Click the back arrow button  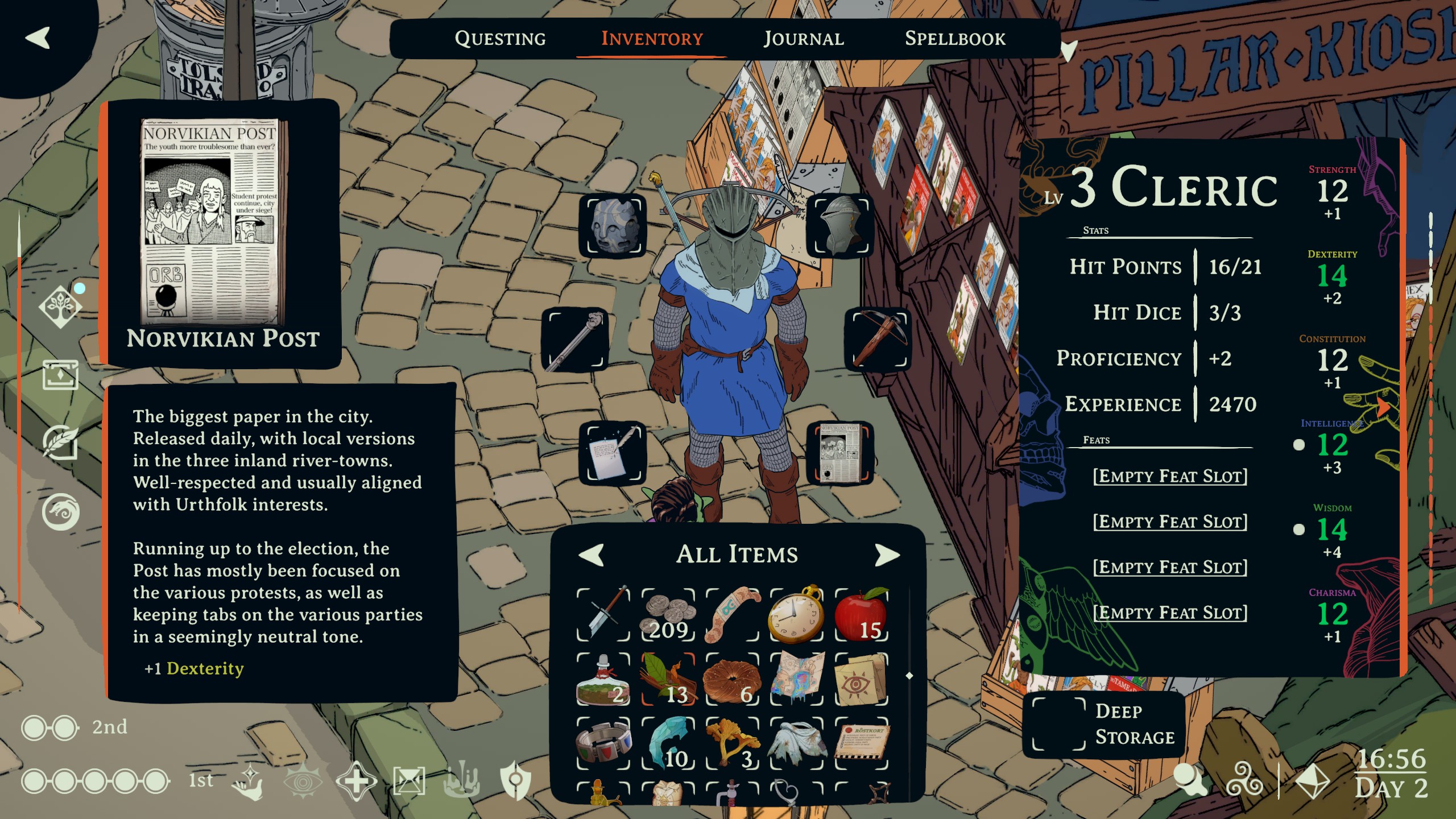tap(38, 38)
